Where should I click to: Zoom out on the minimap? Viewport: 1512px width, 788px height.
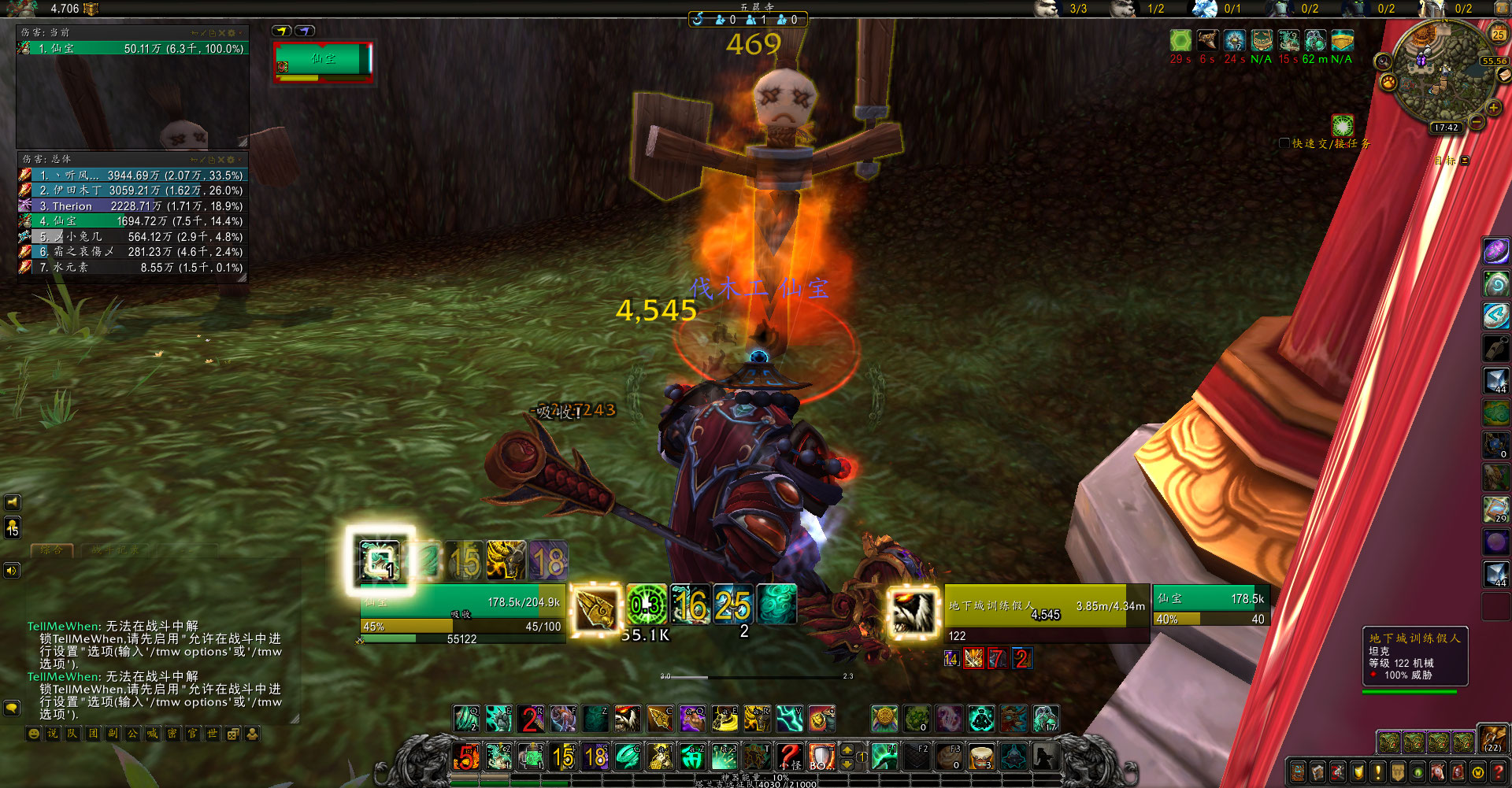1477,122
